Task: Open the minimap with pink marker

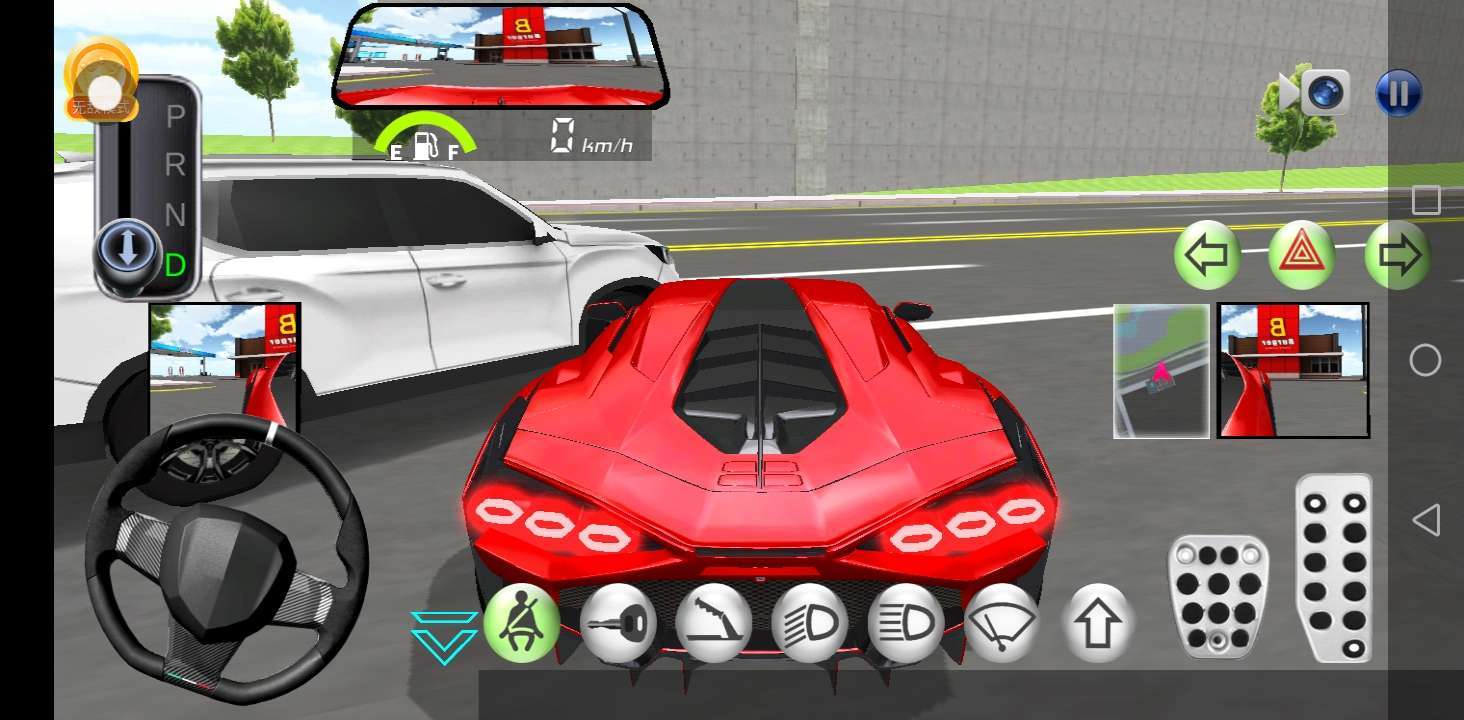Action: [1161, 371]
